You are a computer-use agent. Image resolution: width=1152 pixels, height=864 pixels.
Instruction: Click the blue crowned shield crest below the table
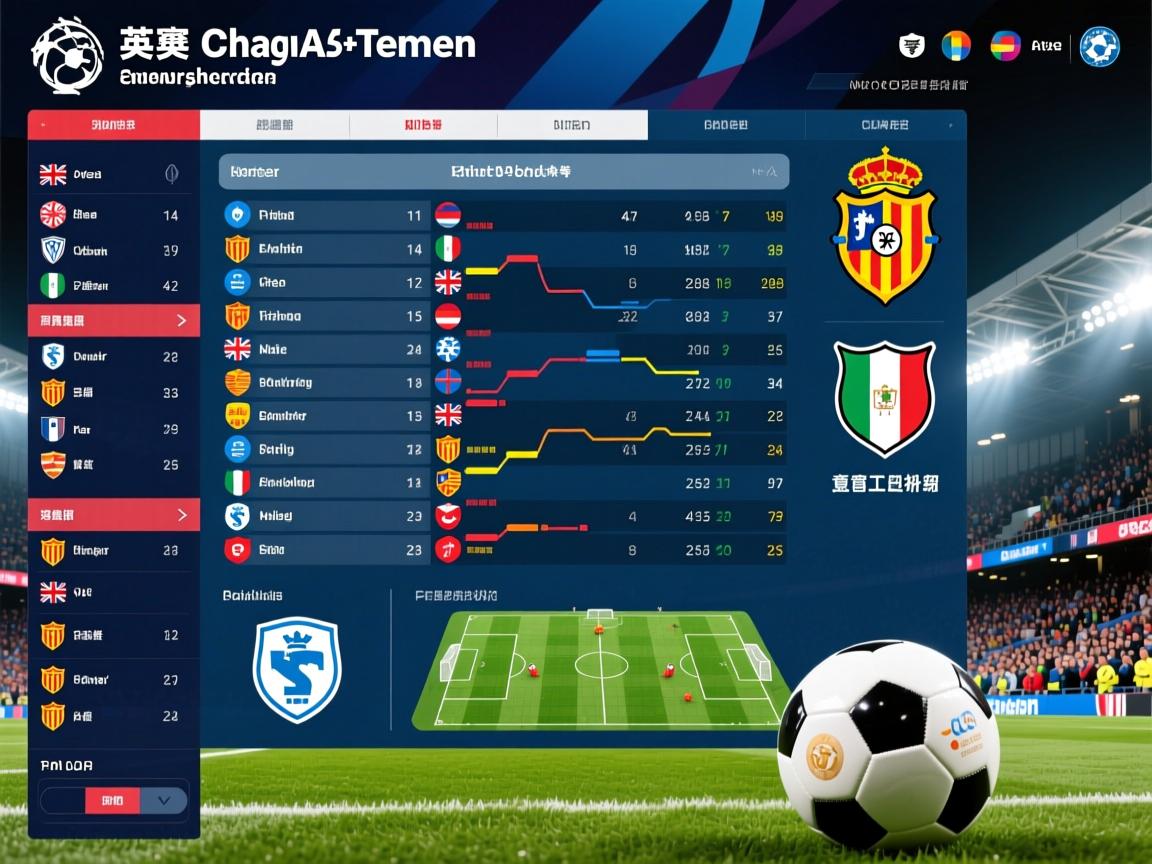tap(297, 669)
